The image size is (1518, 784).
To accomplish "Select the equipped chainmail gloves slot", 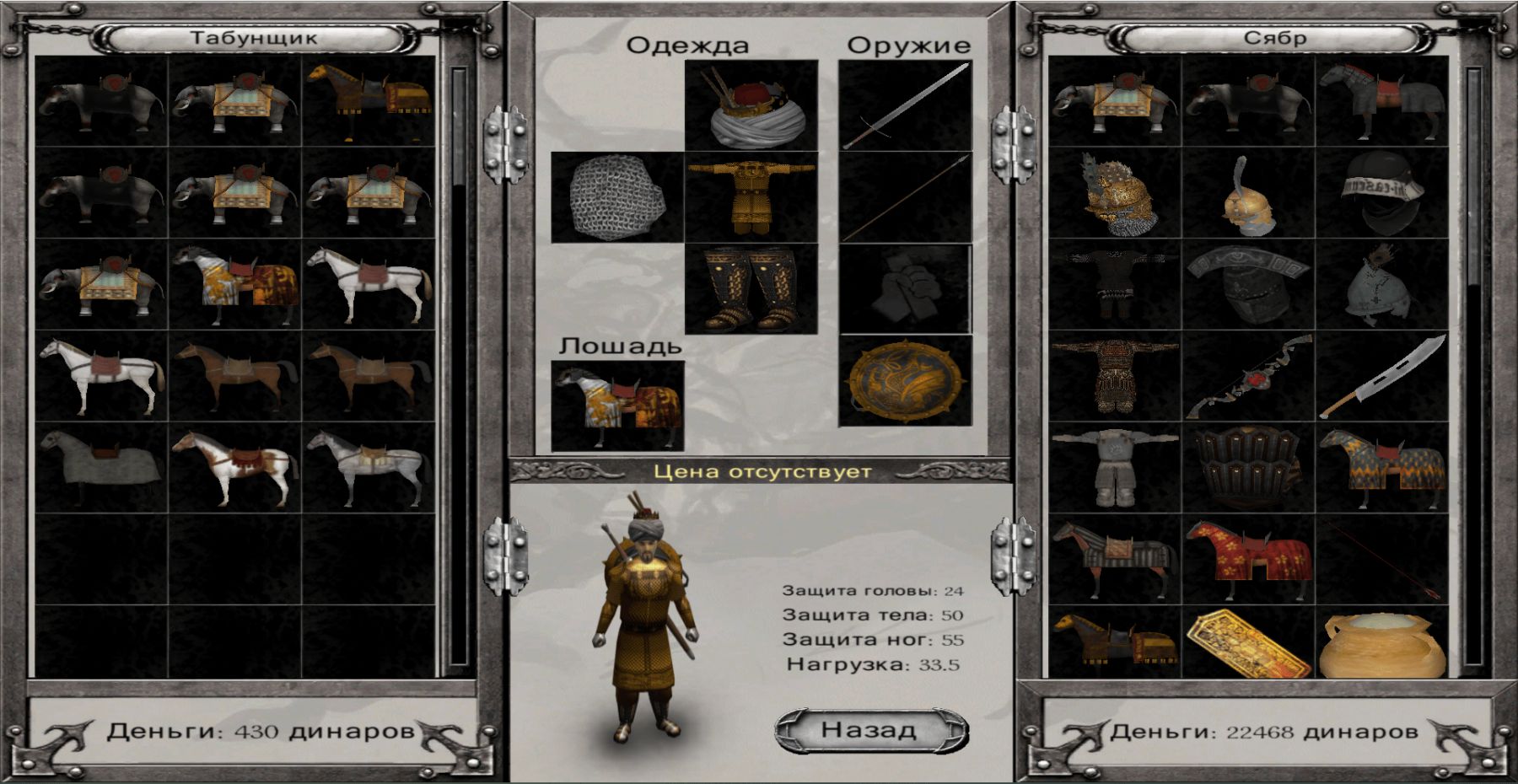I will coord(617,197).
